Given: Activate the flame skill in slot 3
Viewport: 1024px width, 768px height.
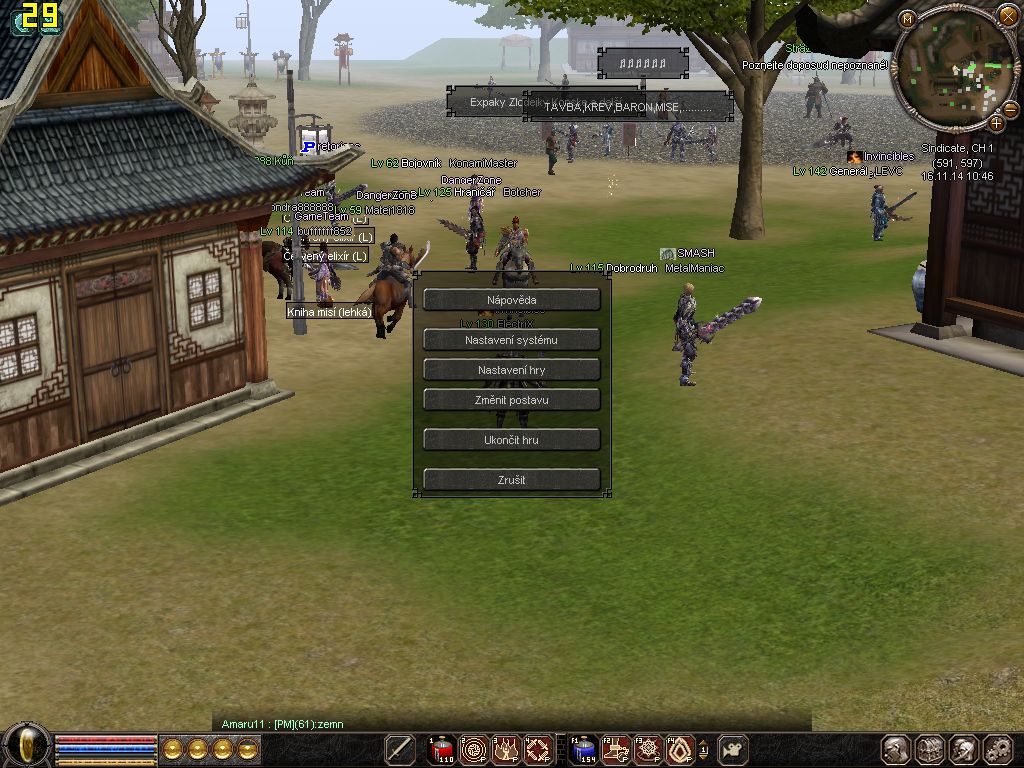Looking at the screenshot, I should point(506,749).
